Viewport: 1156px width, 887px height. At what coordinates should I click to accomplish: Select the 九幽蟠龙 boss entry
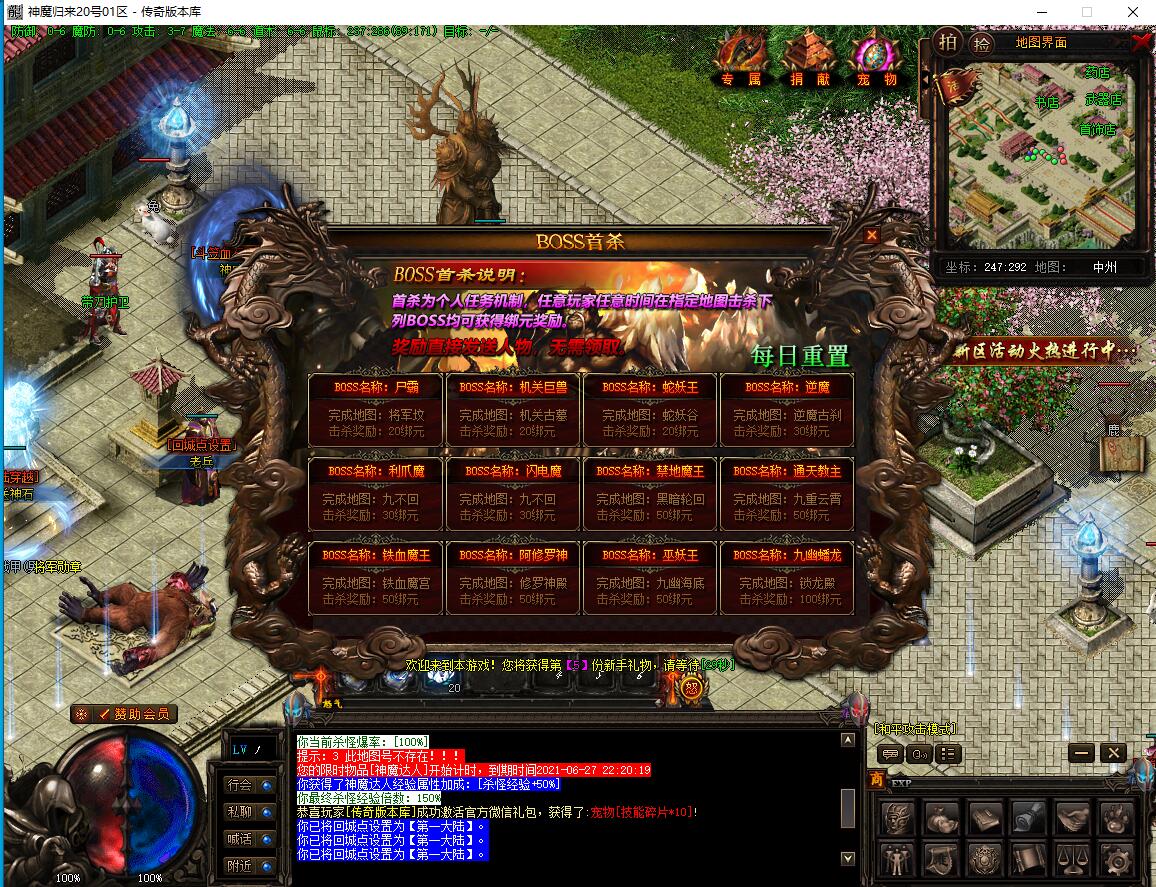787,577
